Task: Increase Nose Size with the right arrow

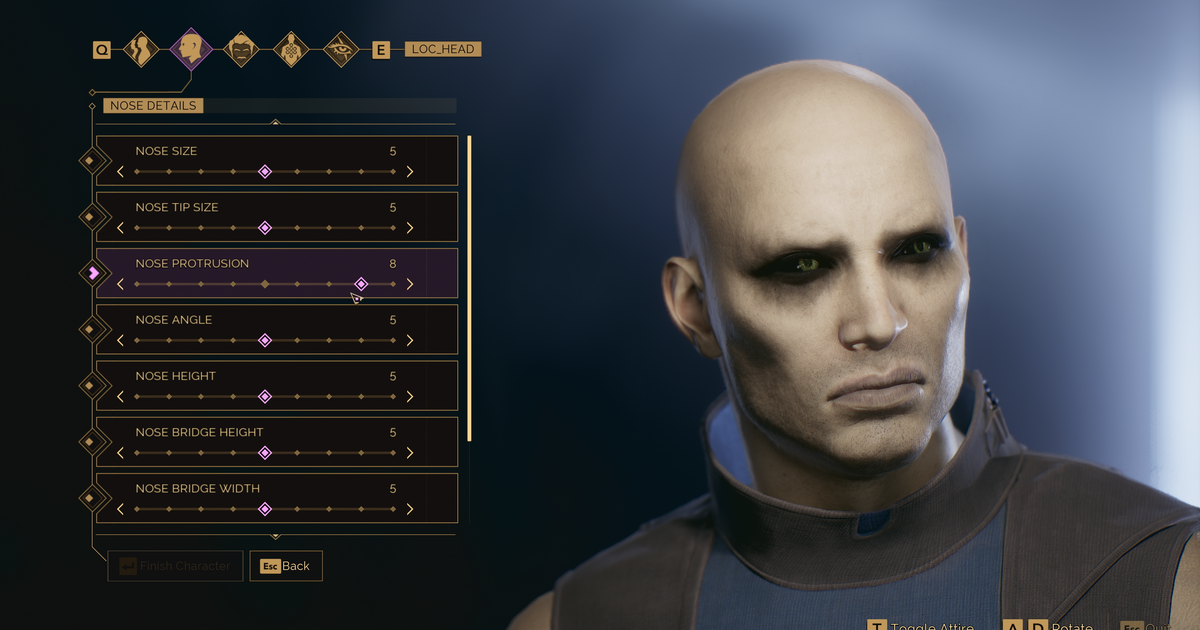Action: (410, 172)
